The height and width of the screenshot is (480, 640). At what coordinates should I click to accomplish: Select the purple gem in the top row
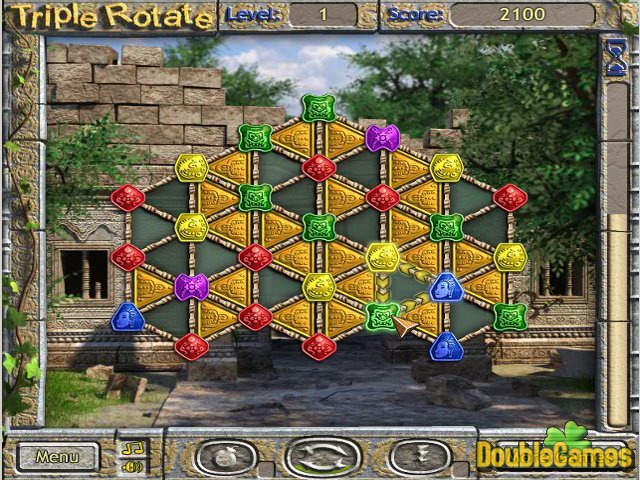[x=381, y=138]
